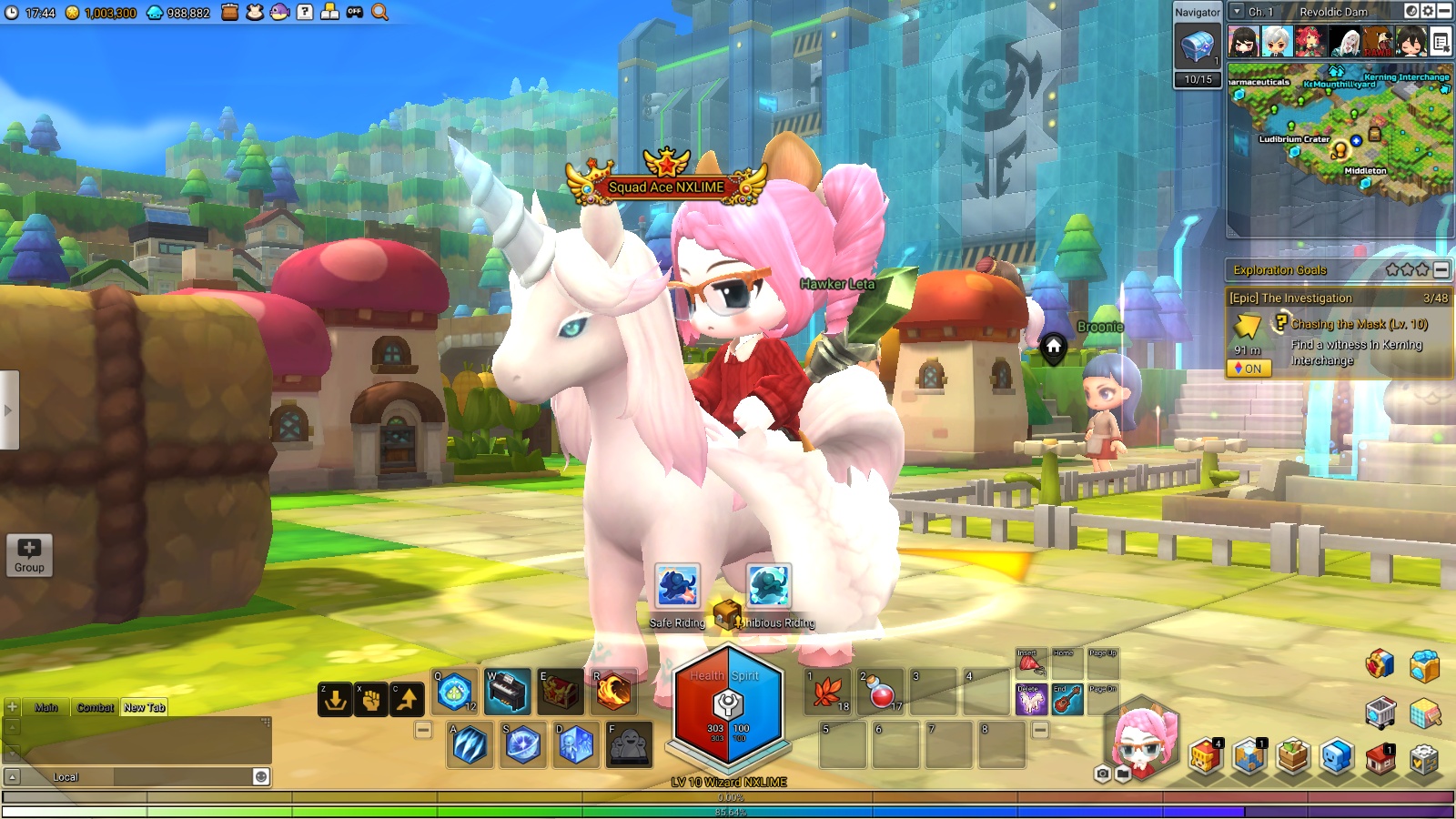Viewport: 1456px width, 819px height.
Task: Switch to the Main chat tab
Action: click(46, 707)
